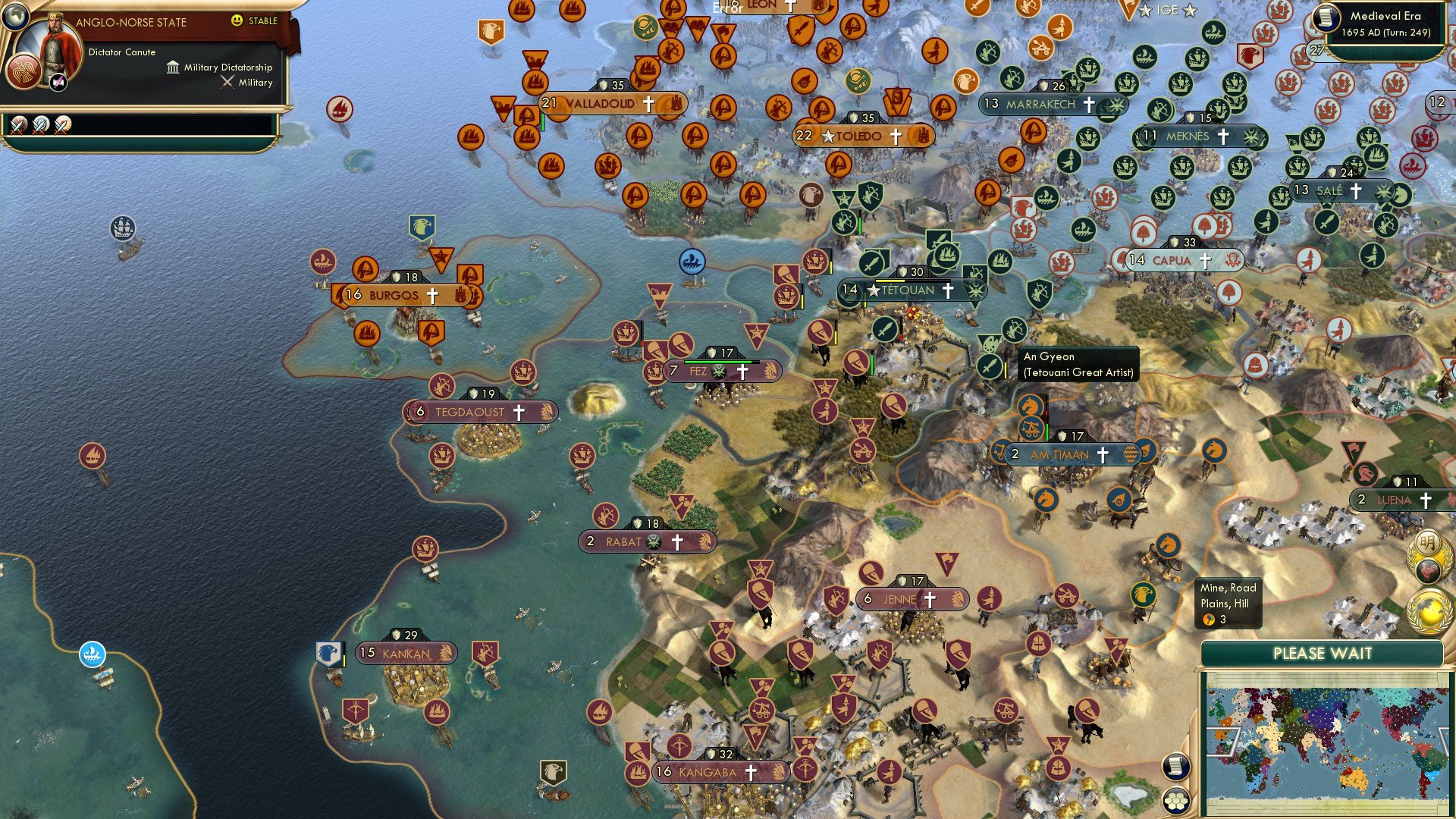The image size is (1456, 819).
Task: Click the STABLE smiley happiness indicator
Action: pyautogui.click(x=236, y=20)
